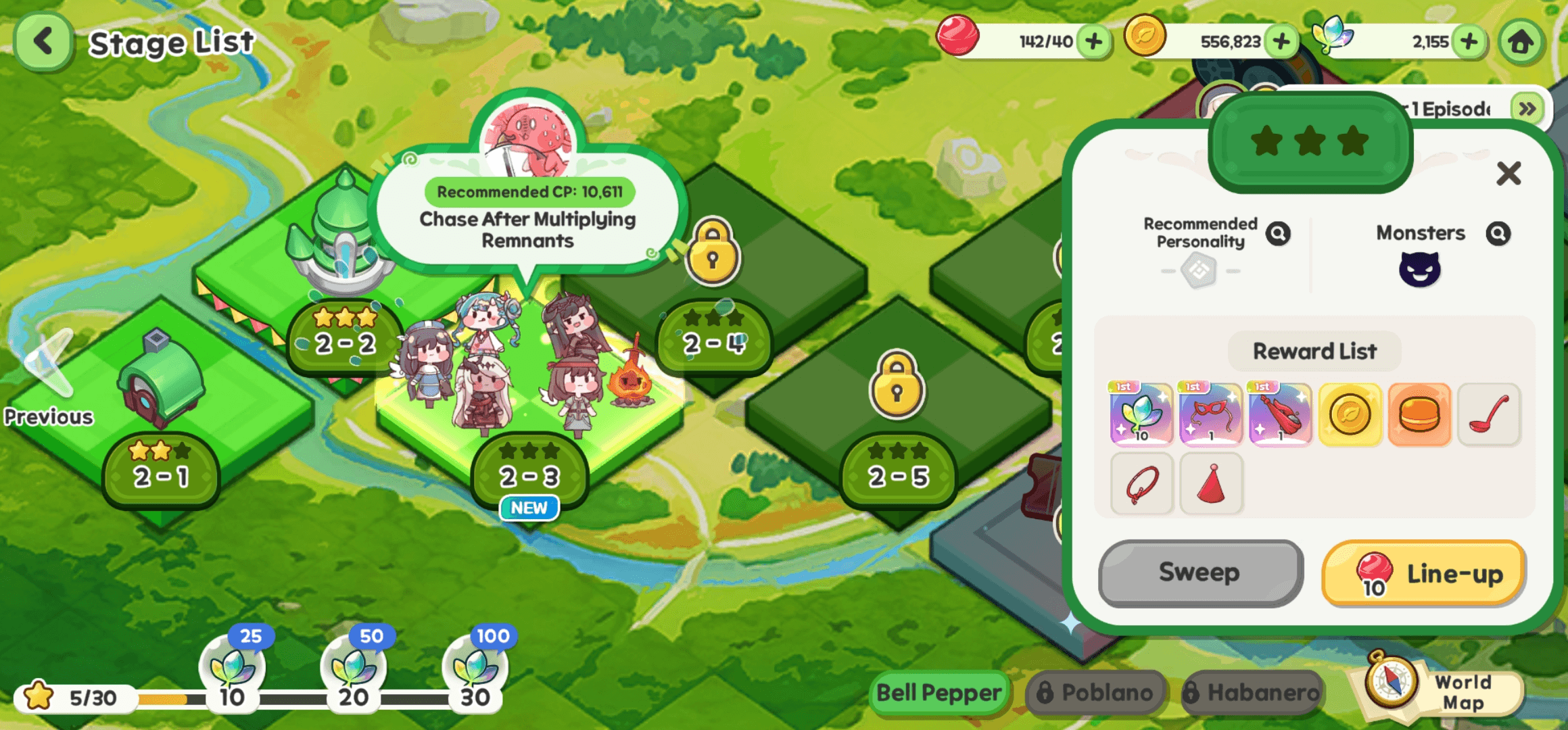Add more gold coins
The image size is (1568, 730).
pyautogui.click(x=1281, y=42)
